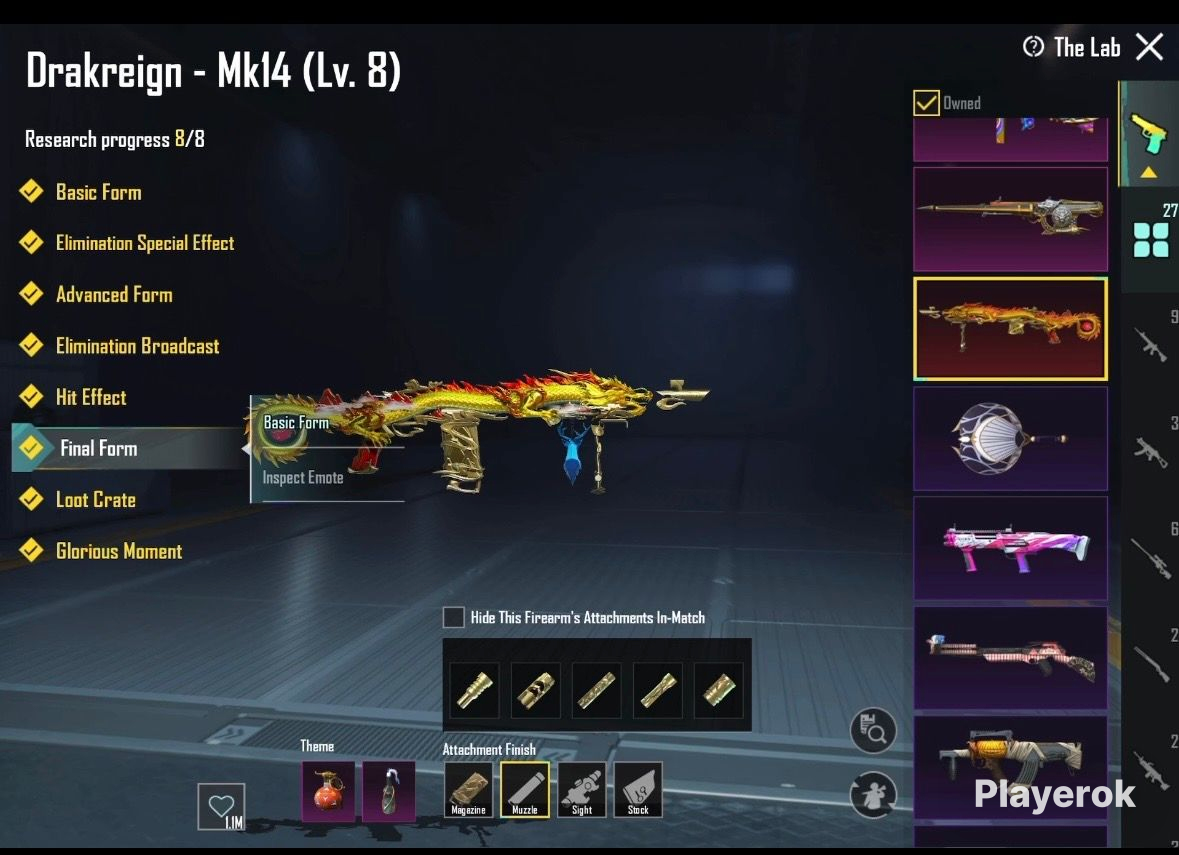Toggle the Owned filter checkbox
This screenshot has width=1179, height=855.
(926, 103)
